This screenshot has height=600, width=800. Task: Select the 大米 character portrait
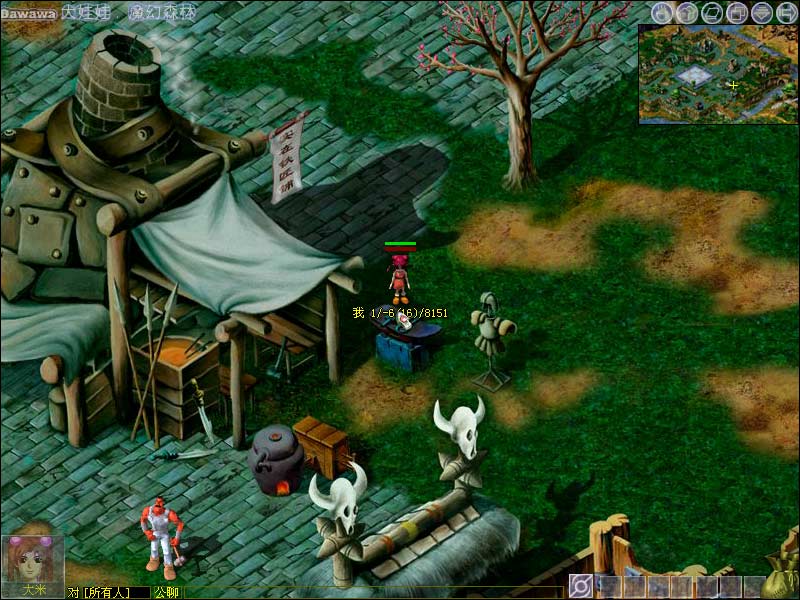pyautogui.click(x=32, y=561)
